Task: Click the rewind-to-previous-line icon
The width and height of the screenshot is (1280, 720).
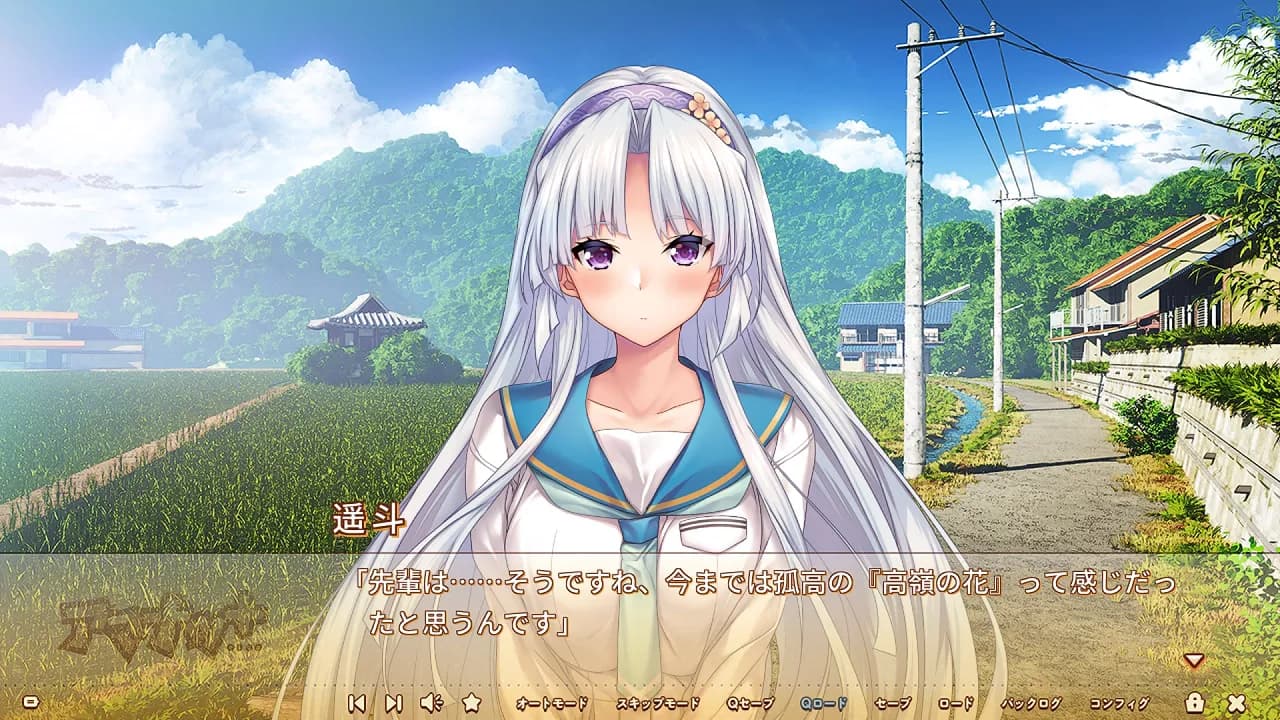Action: (x=355, y=703)
